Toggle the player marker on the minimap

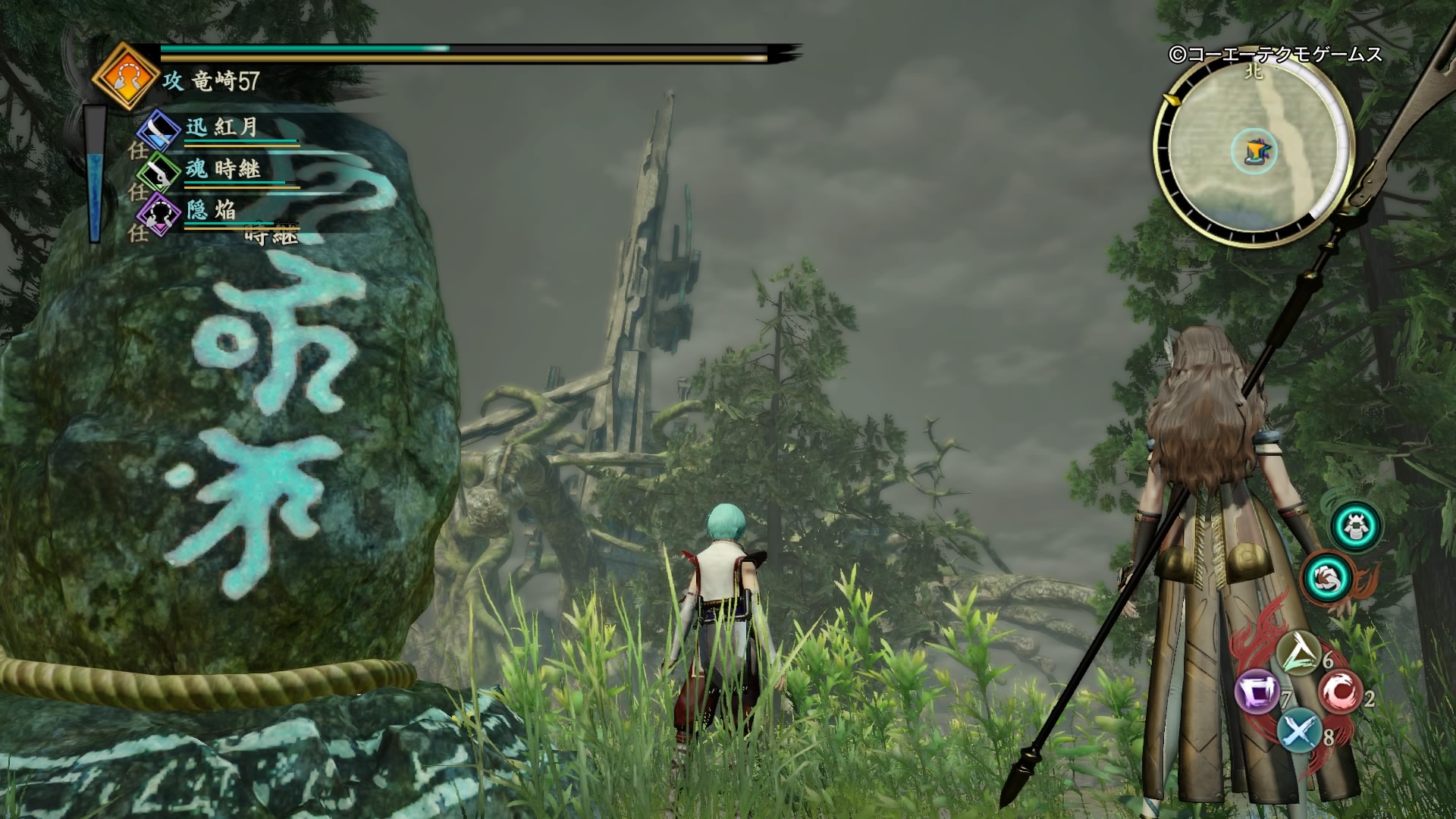1255,151
